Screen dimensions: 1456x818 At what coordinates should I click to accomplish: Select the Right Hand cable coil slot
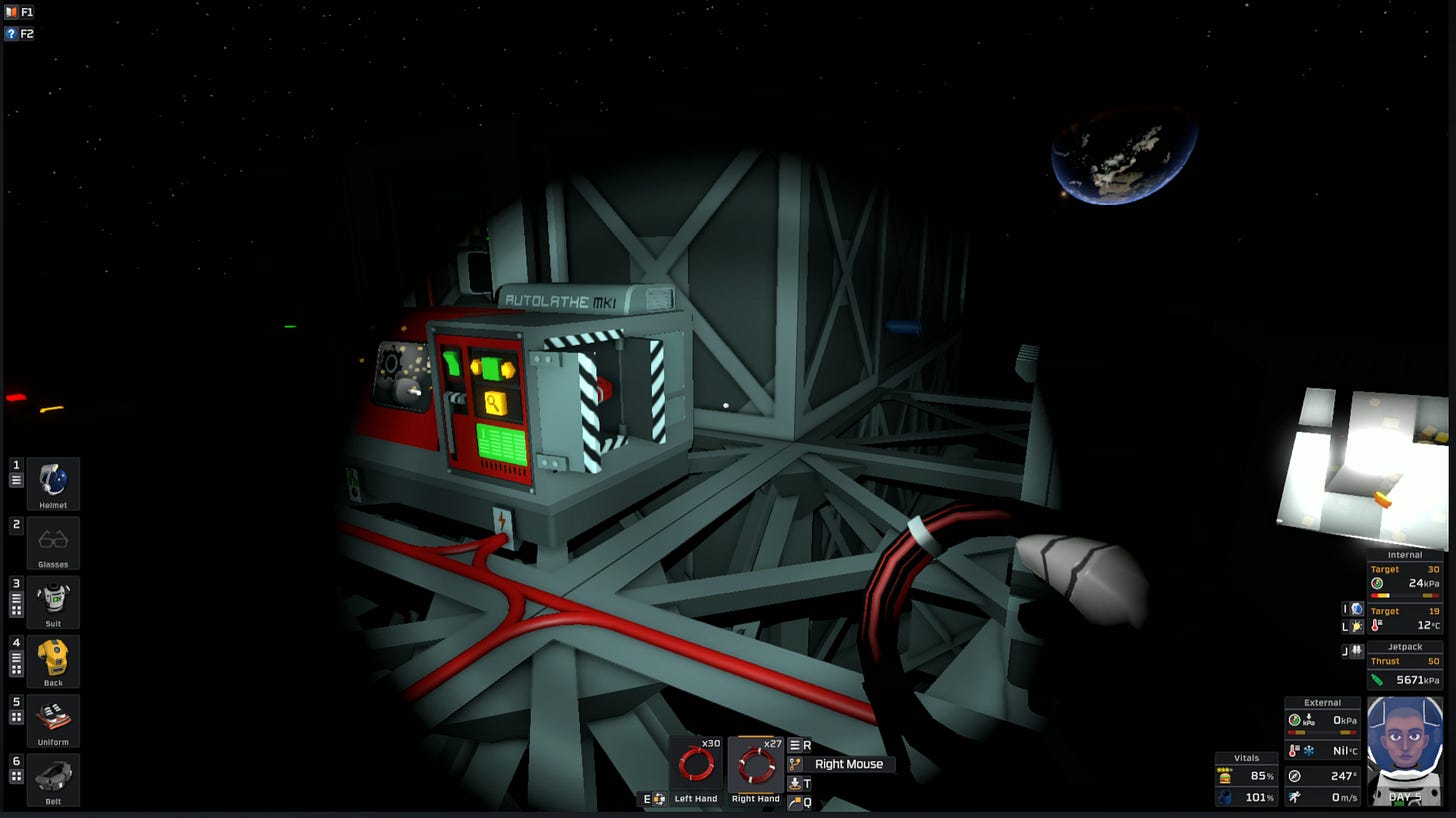(755, 765)
